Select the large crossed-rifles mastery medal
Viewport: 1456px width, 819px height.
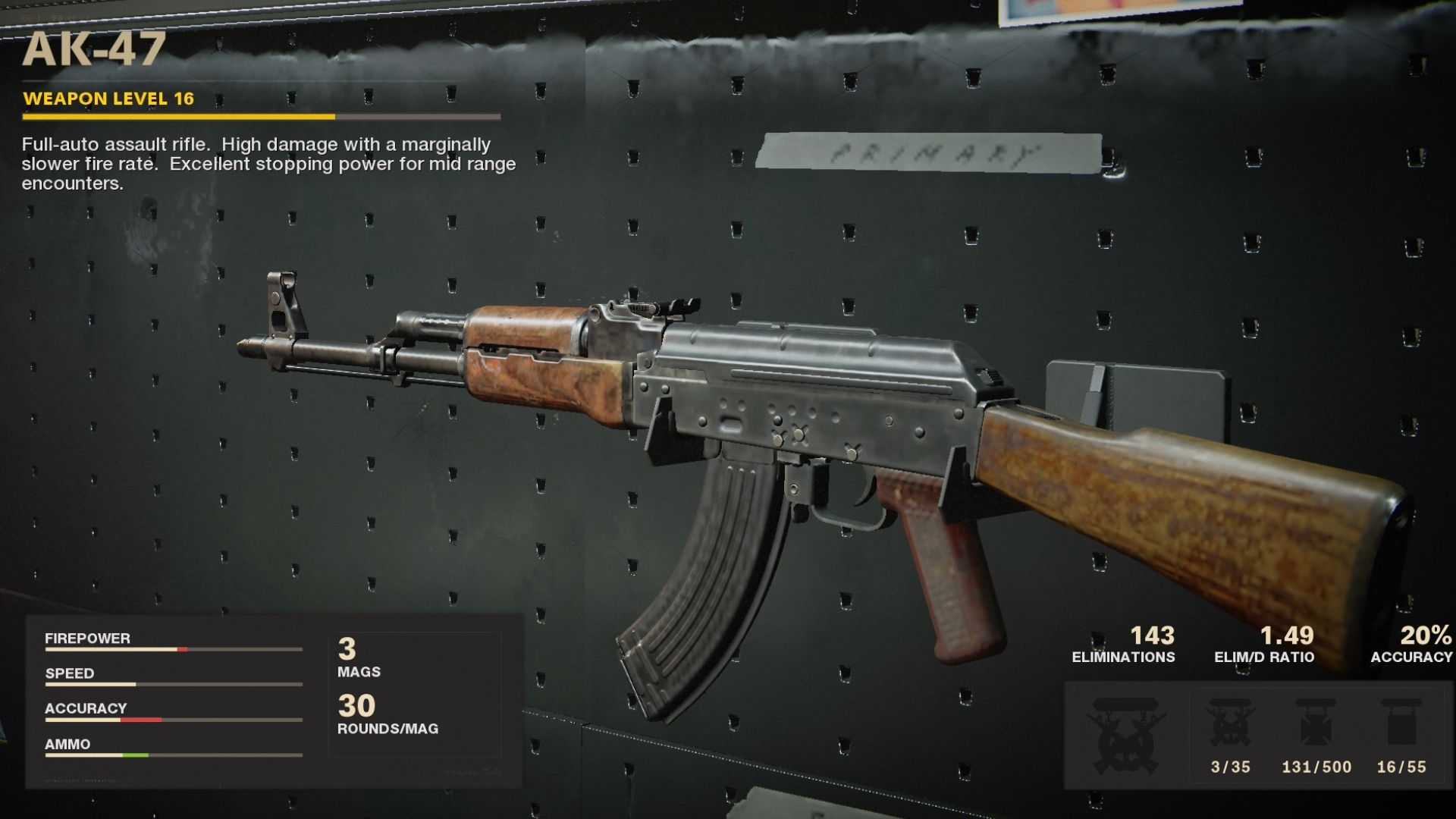coord(1125,734)
